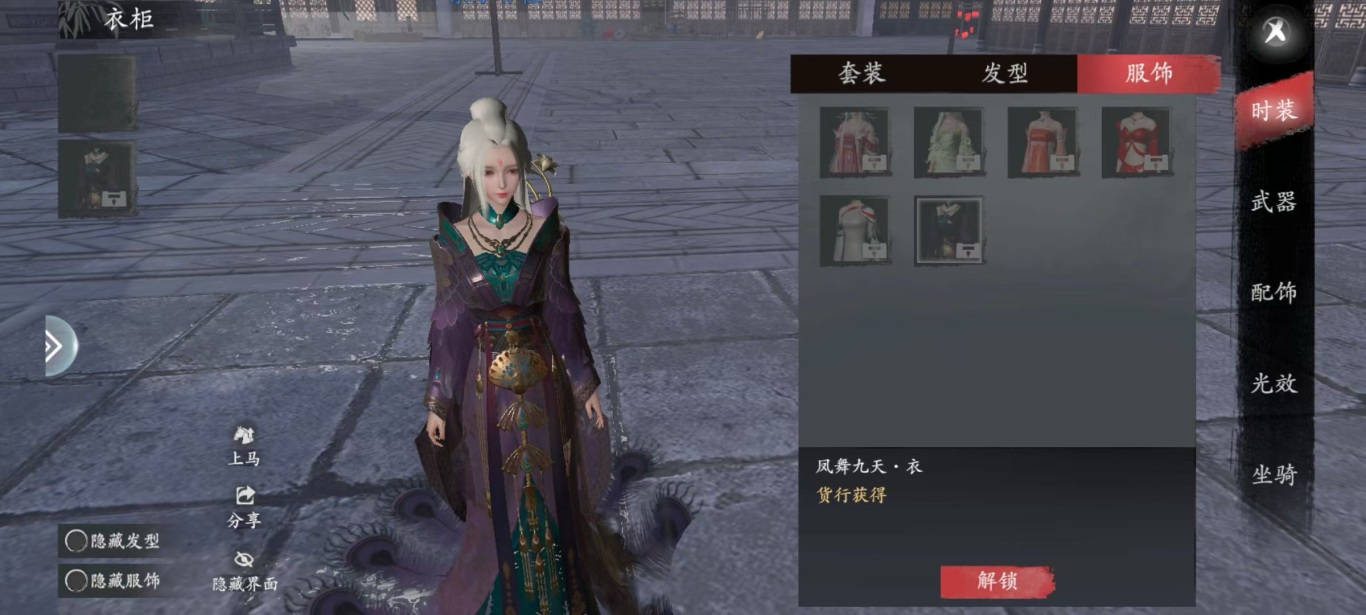The height and width of the screenshot is (615, 1366).
Task: Select the 服饰 clothing tab
Action: (1148, 74)
